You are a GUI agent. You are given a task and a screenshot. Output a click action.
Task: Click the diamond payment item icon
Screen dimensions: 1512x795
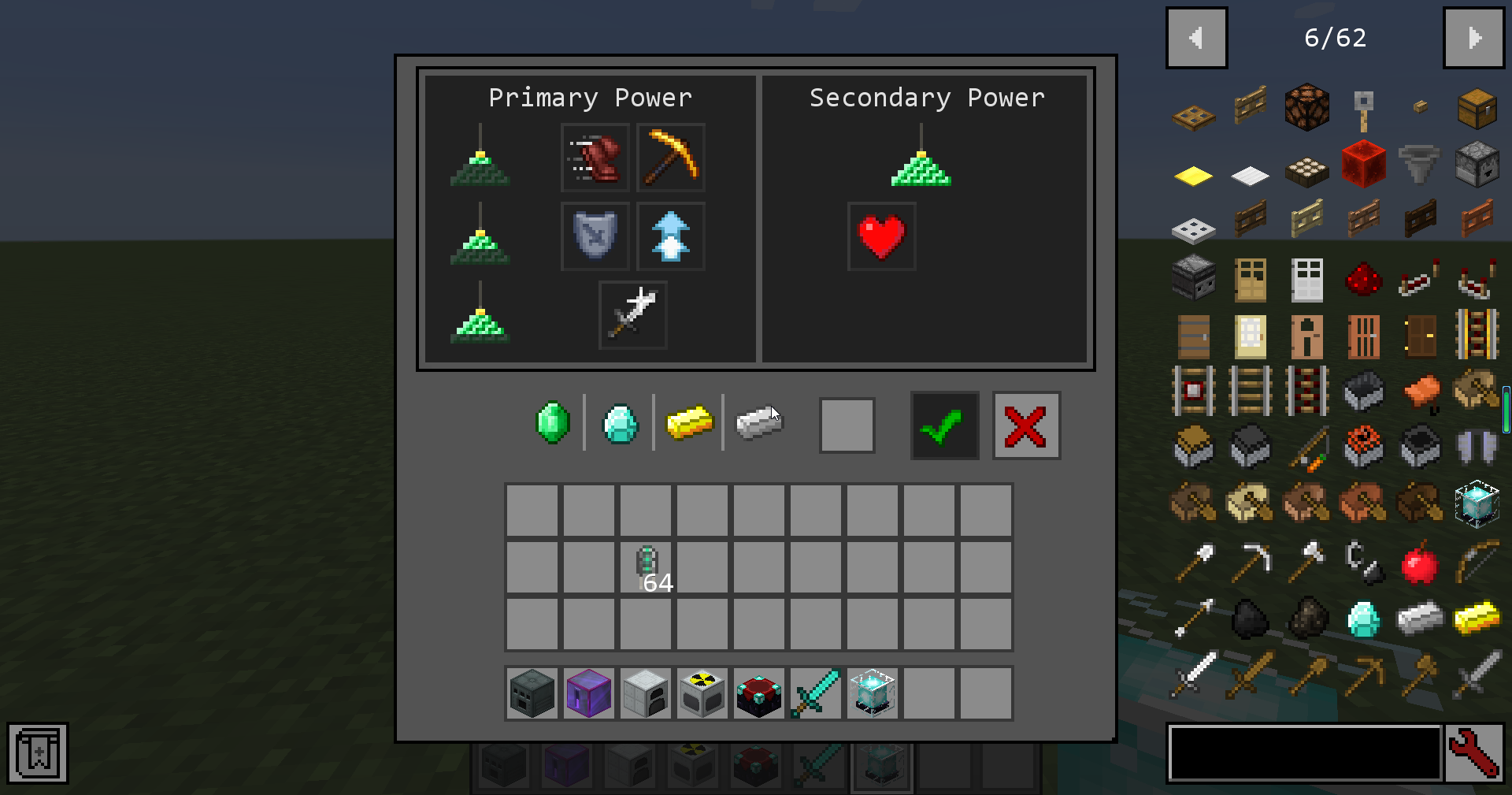(x=621, y=425)
